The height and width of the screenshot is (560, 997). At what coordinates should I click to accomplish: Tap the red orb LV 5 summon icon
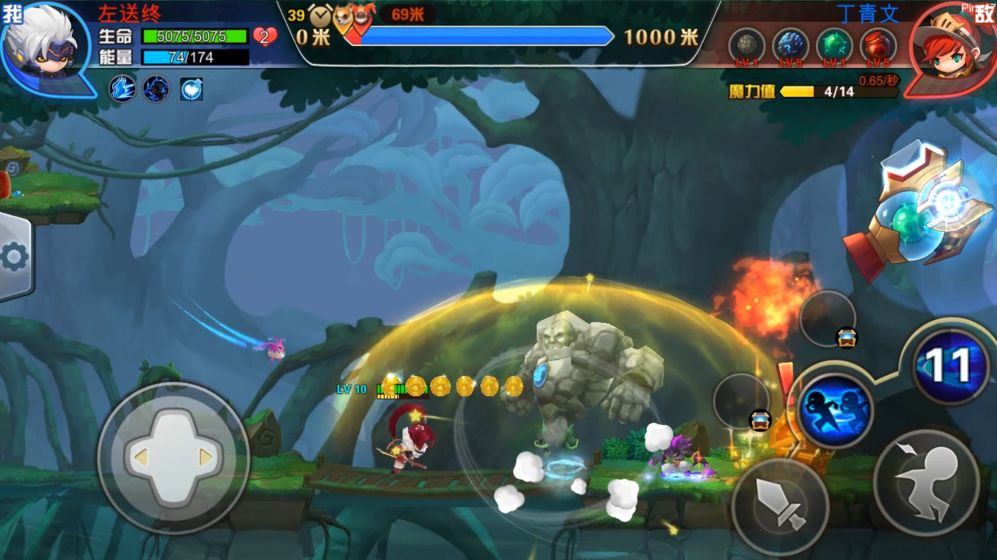(x=878, y=46)
